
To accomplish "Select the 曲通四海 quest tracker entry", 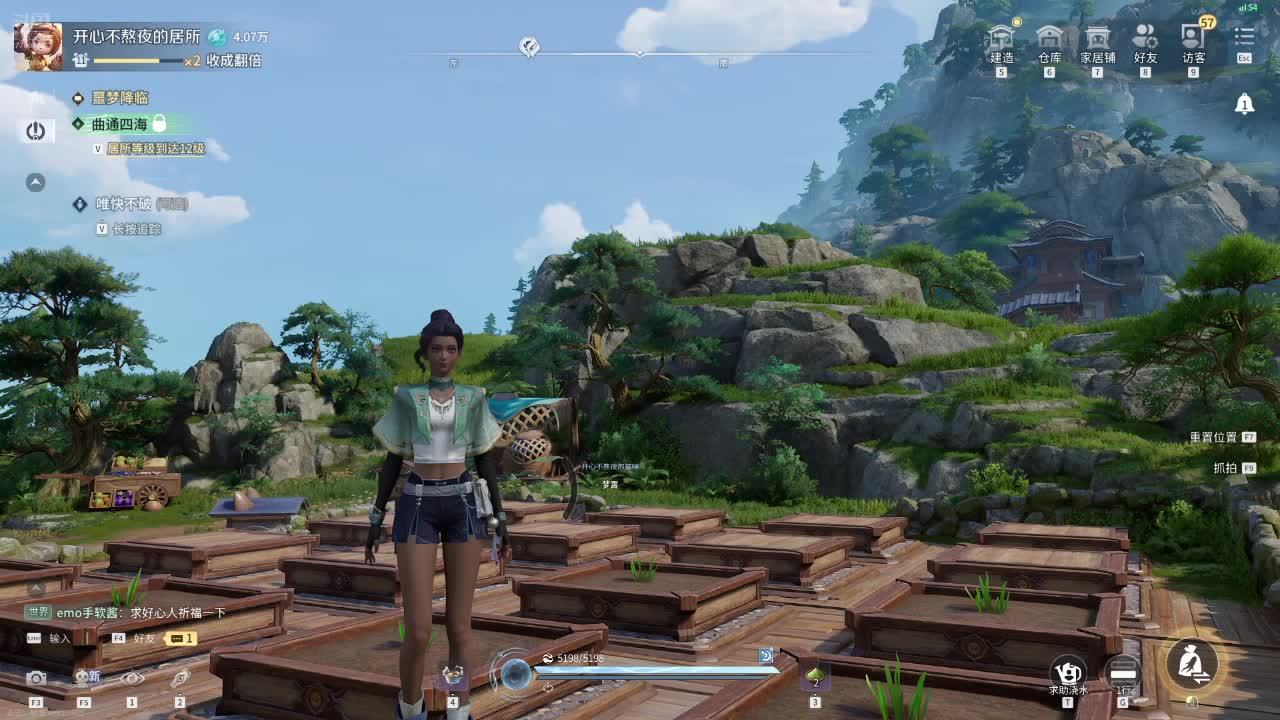I will [x=120, y=124].
